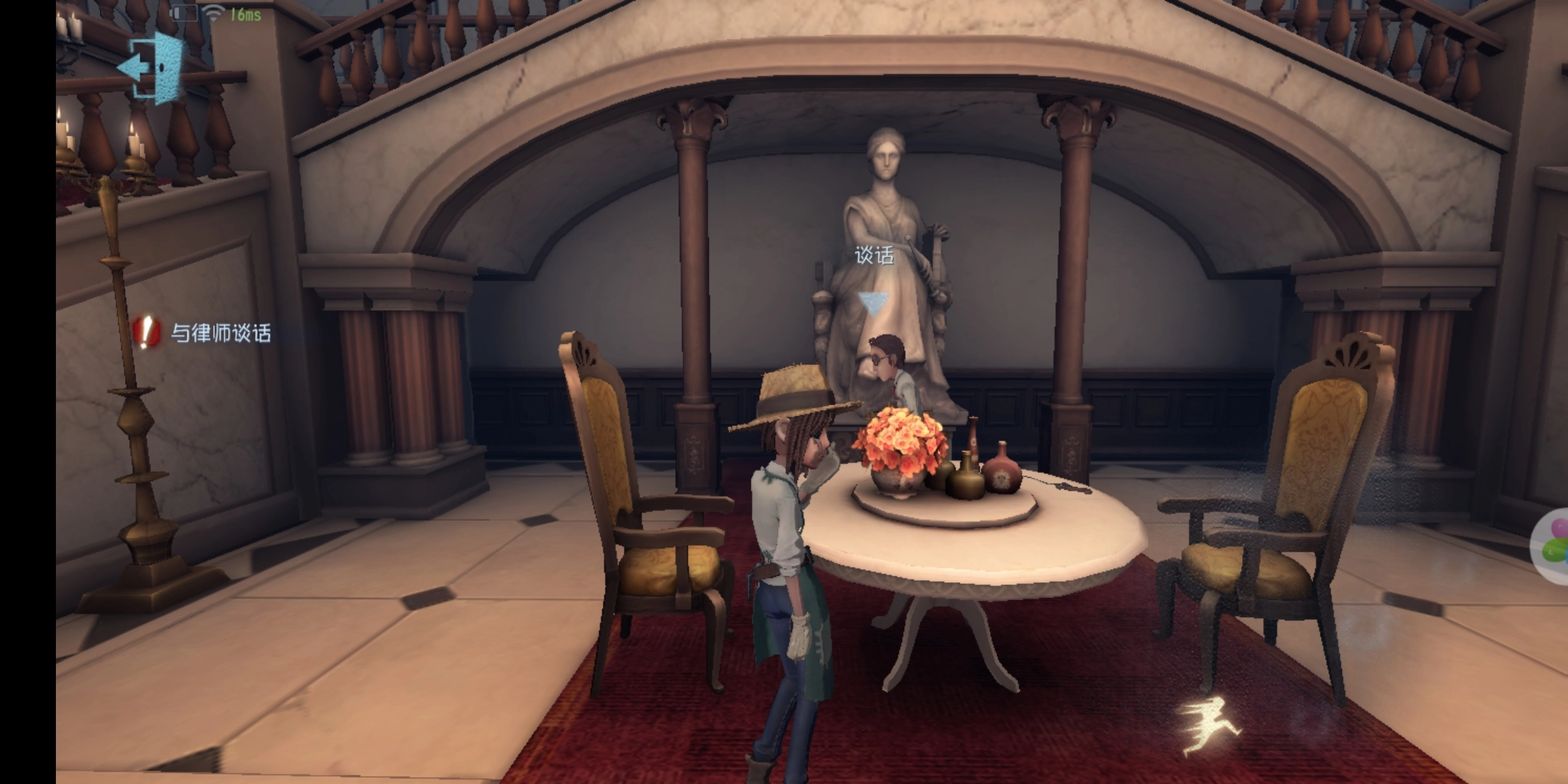The image size is (1568, 784).
Task: Tap the 谈话 talk prompt above the lawyer
Action: 874,256
